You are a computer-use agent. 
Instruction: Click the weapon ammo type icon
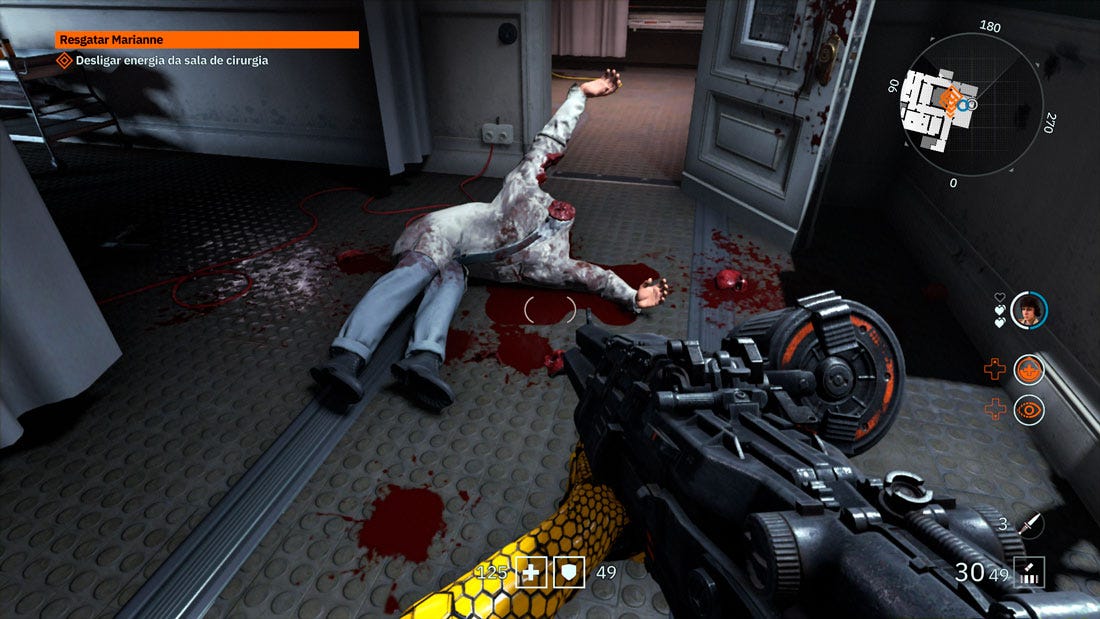[1029, 573]
